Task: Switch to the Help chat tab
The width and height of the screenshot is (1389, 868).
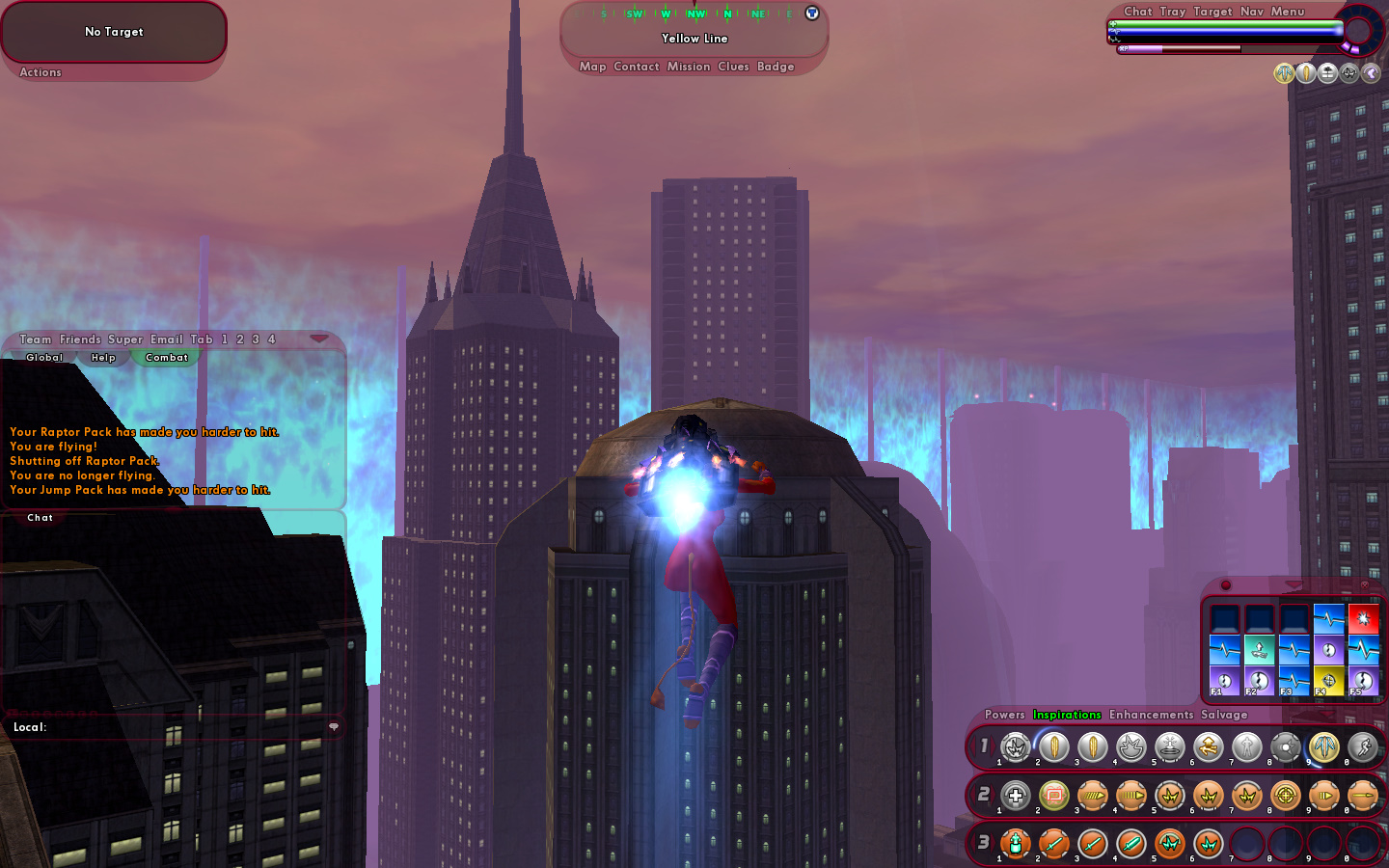Action: click(103, 358)
